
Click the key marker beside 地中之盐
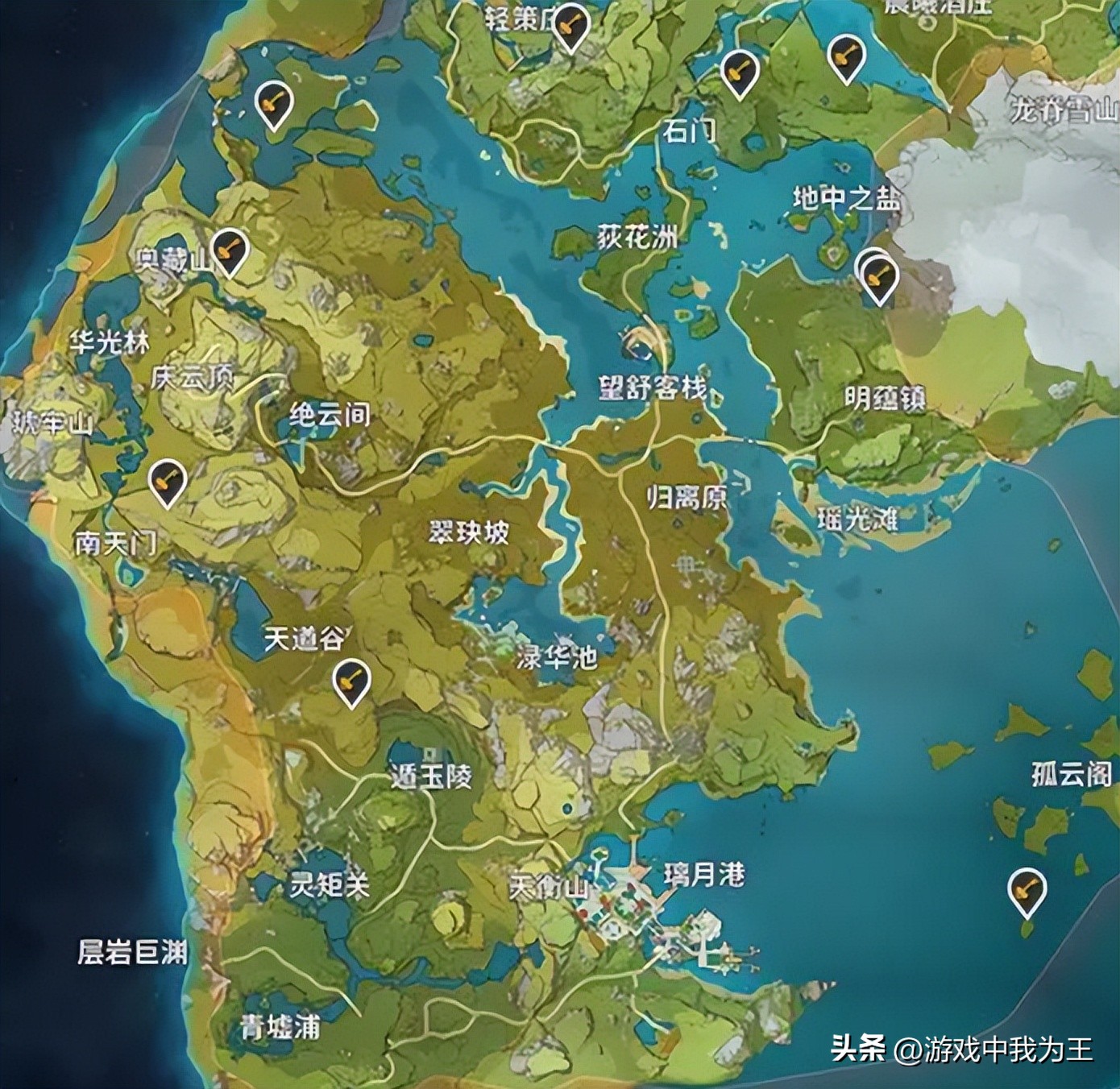[x=878, y=274]
